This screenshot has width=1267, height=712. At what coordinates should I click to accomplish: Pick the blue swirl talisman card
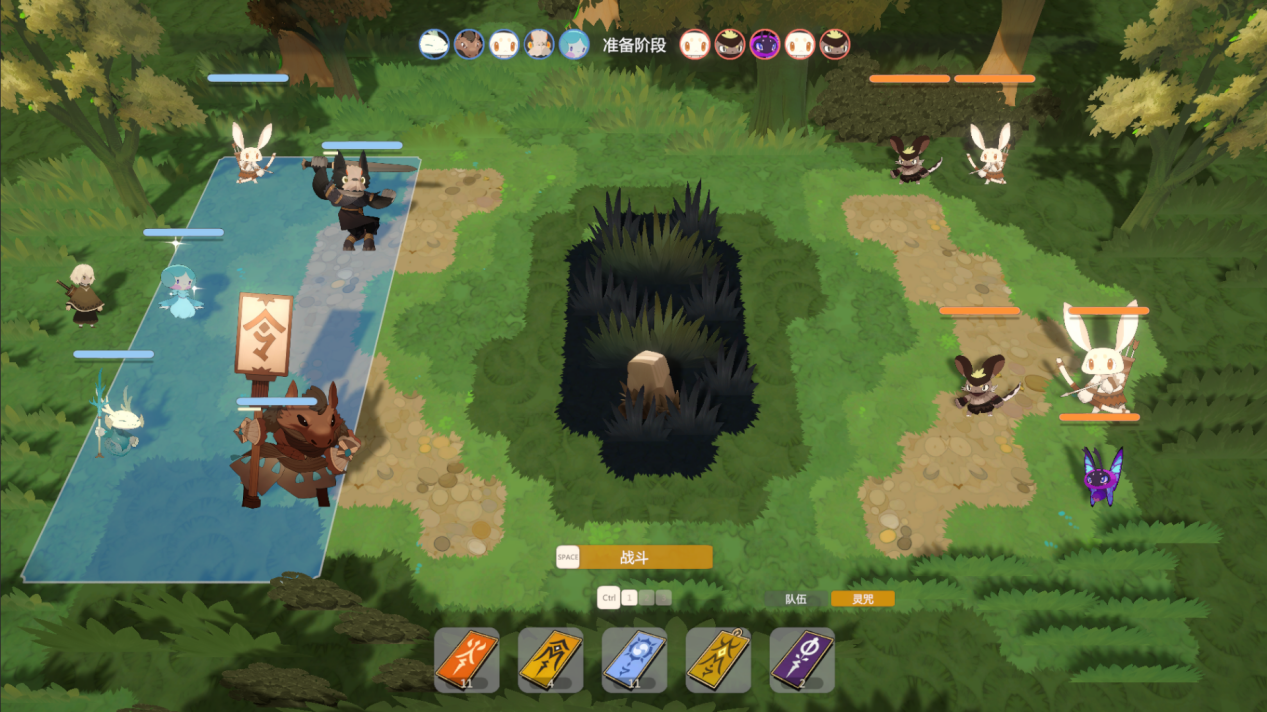[x=635, y=660]
